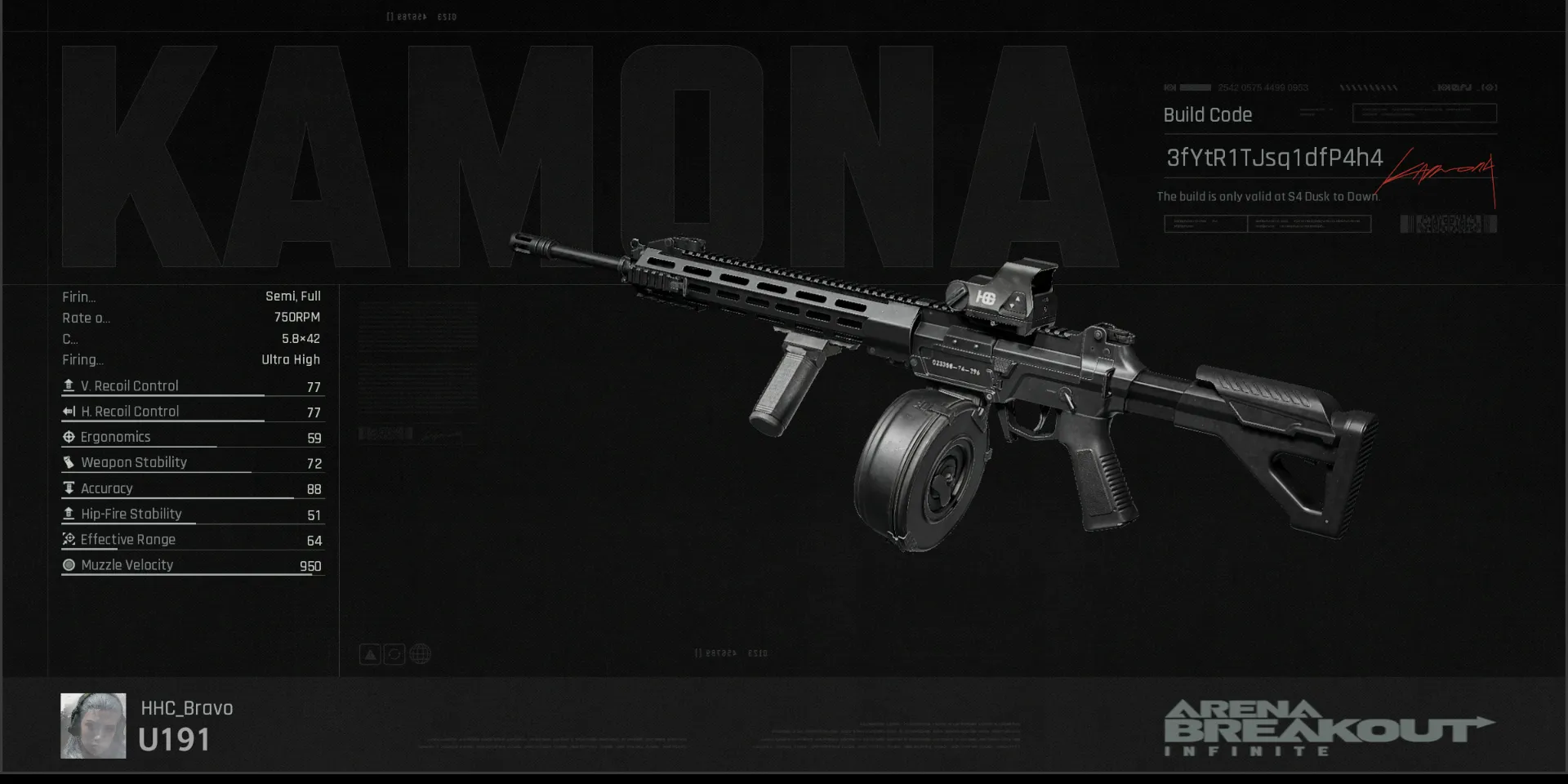Image resolution: width=1568 pixels, height=784 pixels.
Task: Click the globe icon below the weapon
Action: pyautogui.click(x=421, y=654)
